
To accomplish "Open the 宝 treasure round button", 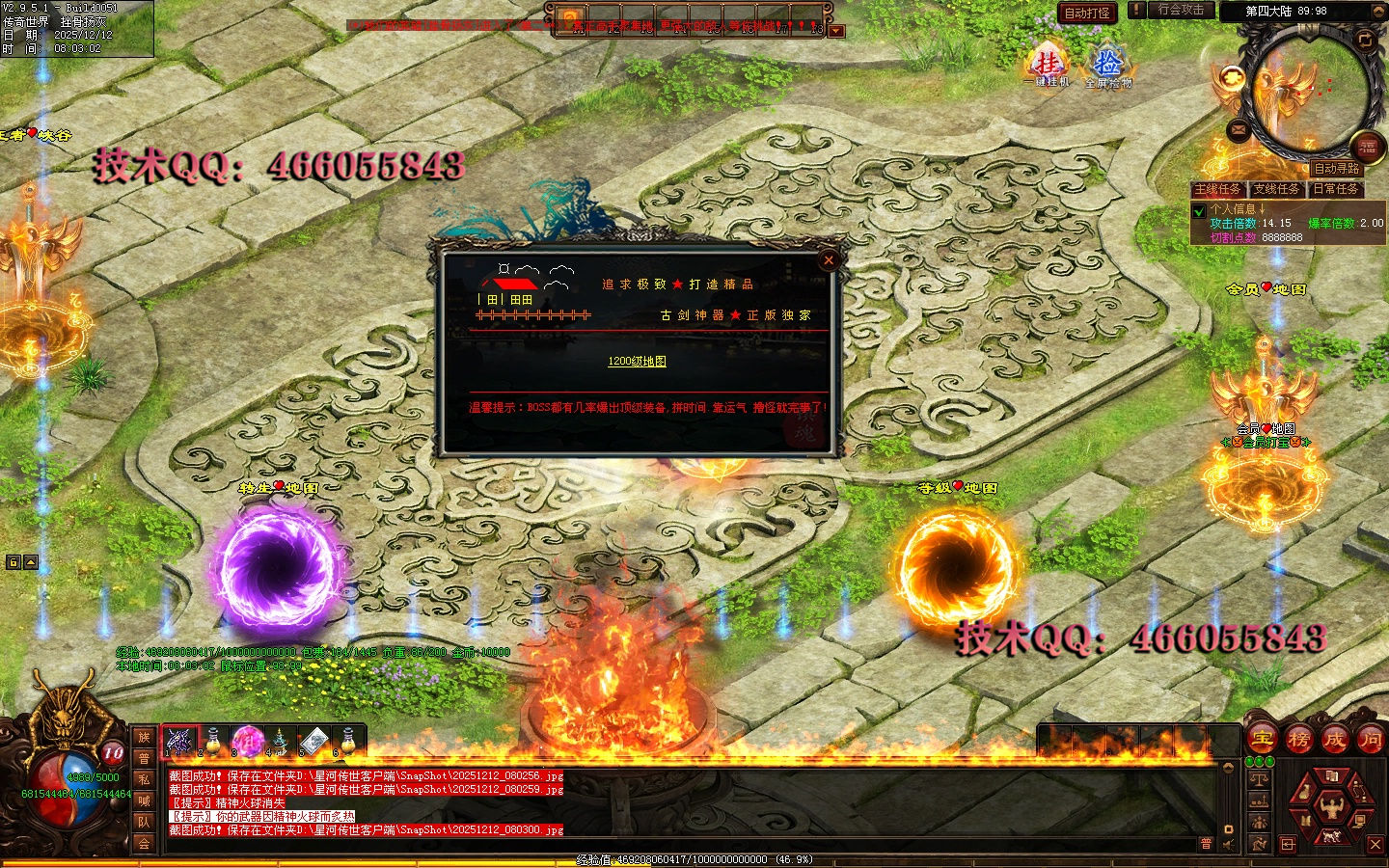I will [1262, 740].
